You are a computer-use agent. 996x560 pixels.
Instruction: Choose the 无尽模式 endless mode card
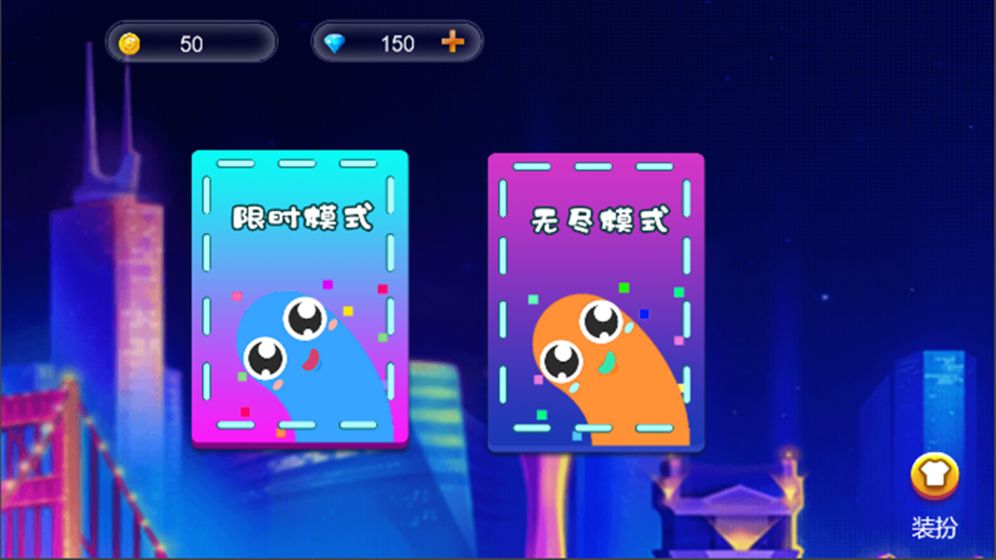(596, 301)
